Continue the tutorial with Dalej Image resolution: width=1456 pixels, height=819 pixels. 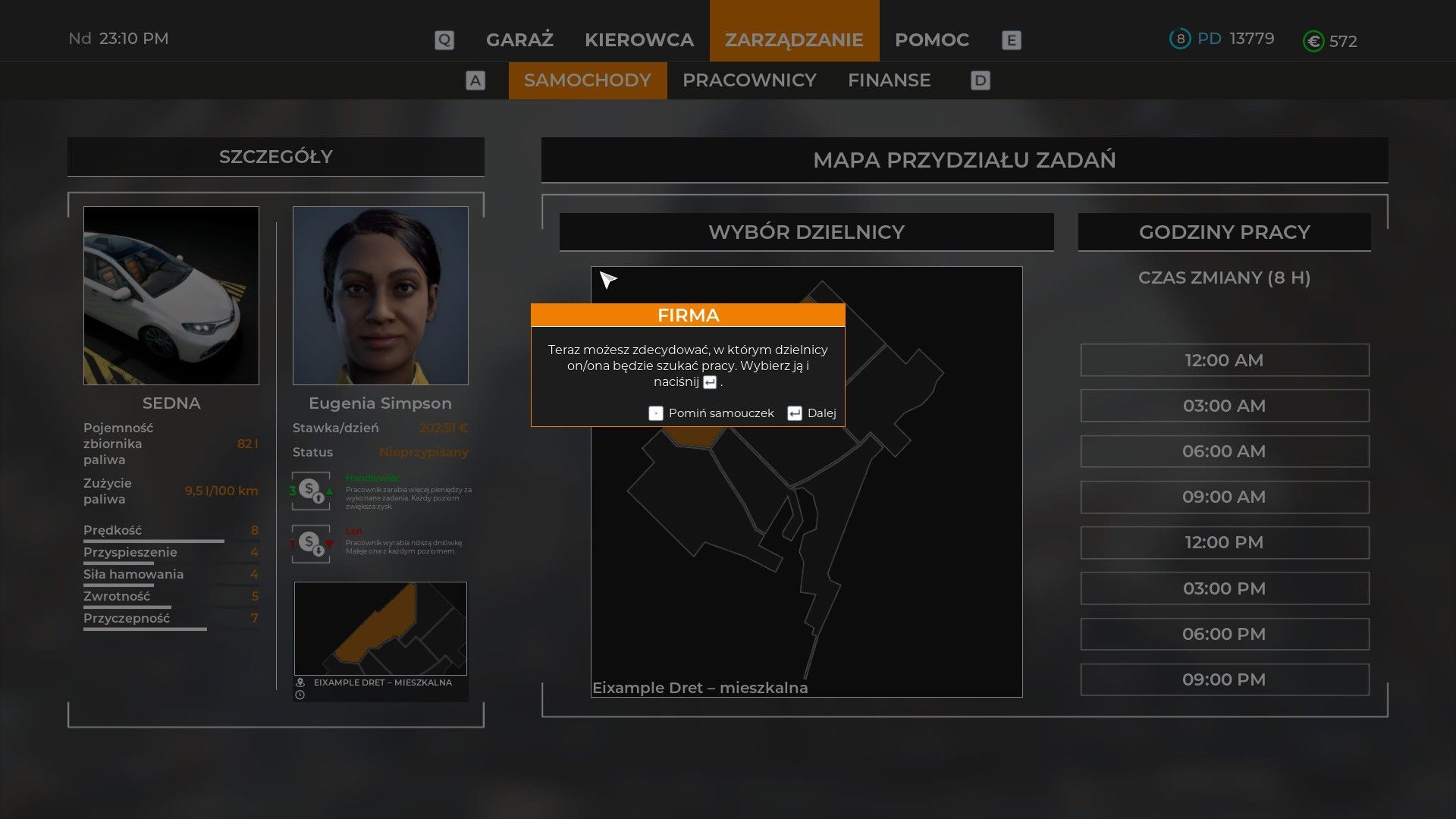point(812,413)
